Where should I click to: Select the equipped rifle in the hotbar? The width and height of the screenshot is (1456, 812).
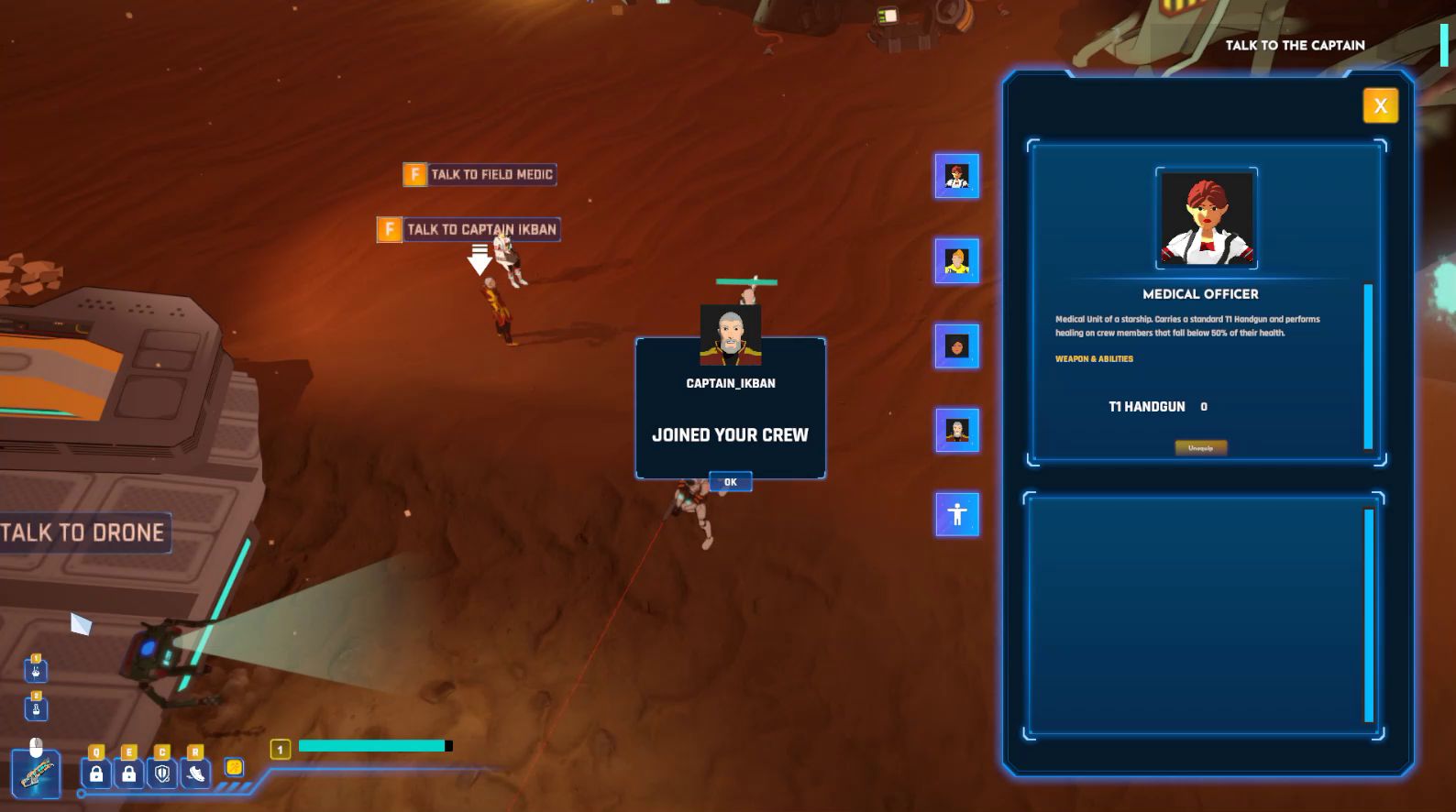(35, 774)
